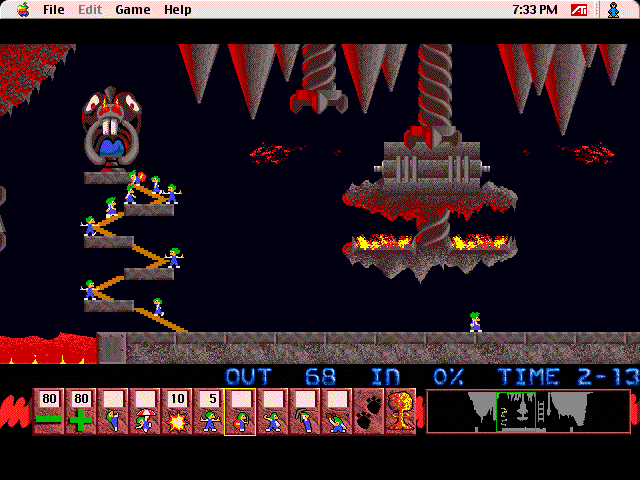Pick the Blocker skill
This screenshot has height=480, width=640.
pyautogui.click(x=209, y=412)
